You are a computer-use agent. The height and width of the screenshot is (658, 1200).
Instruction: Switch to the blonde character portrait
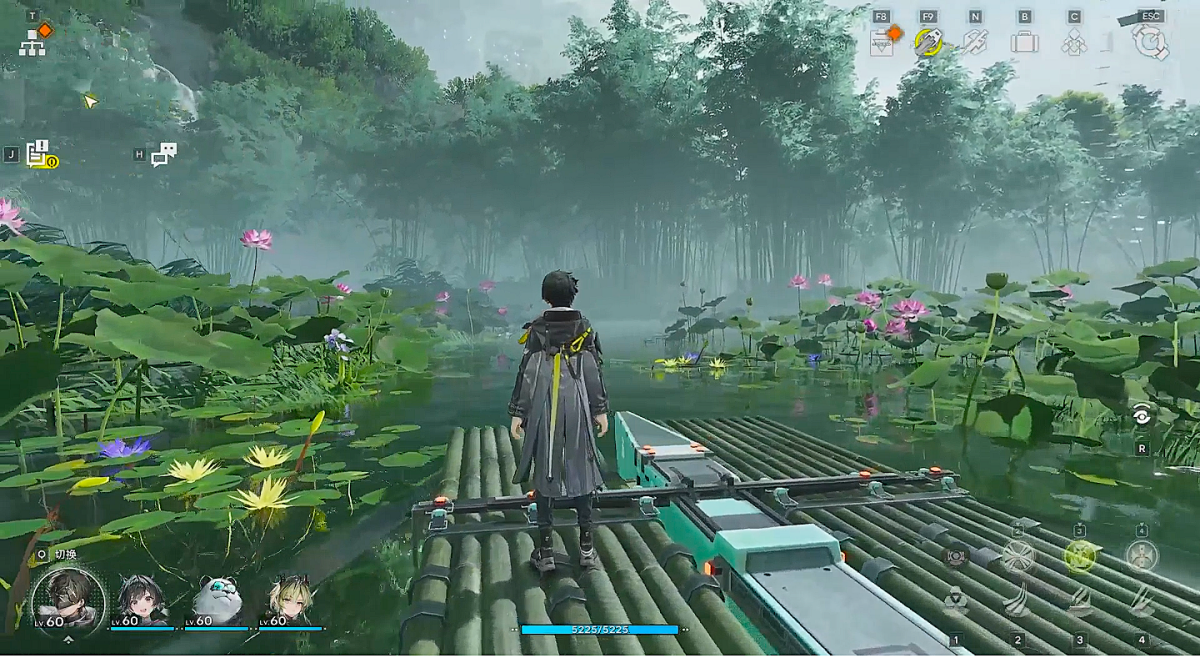(292, 601)
